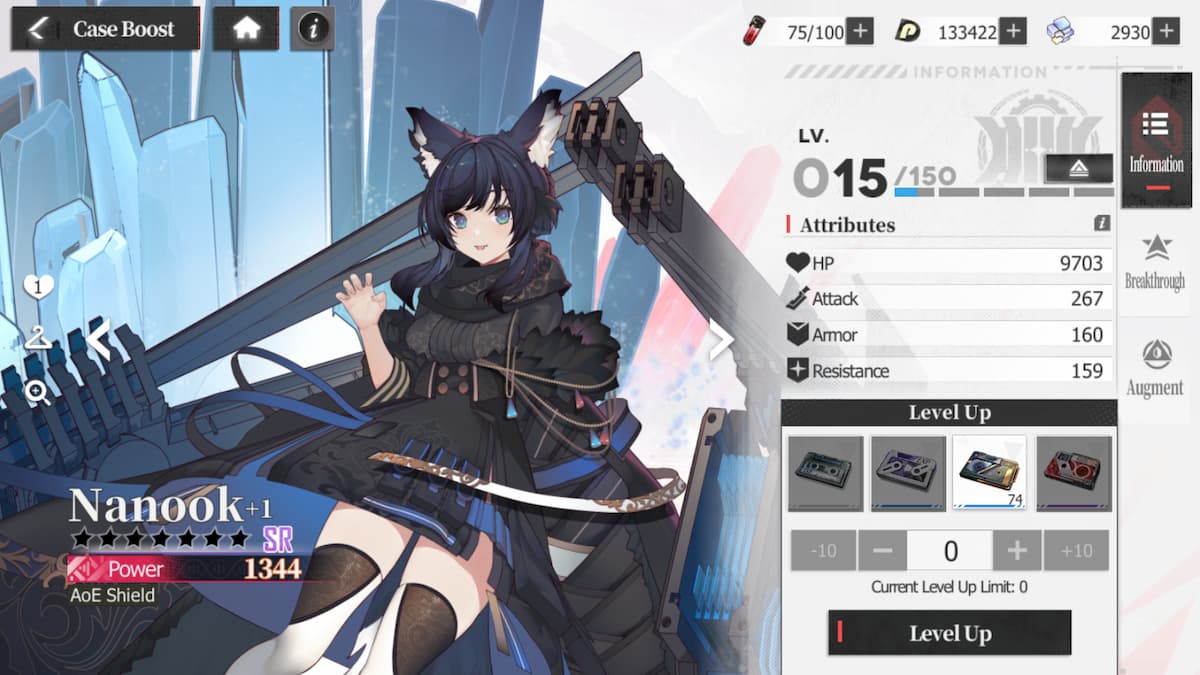Open the Augment tab
Image resolution: width=1200 pixels, height=675 pixels.
1155,368
